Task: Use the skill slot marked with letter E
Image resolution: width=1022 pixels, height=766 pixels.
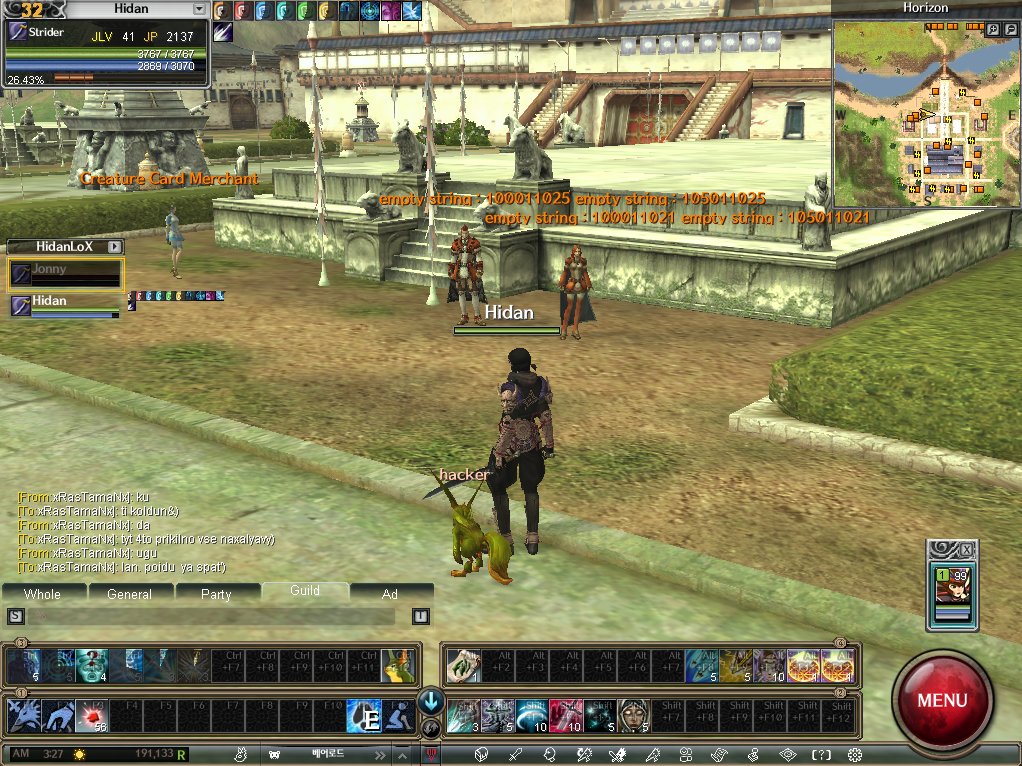Action: pos(364,716)
